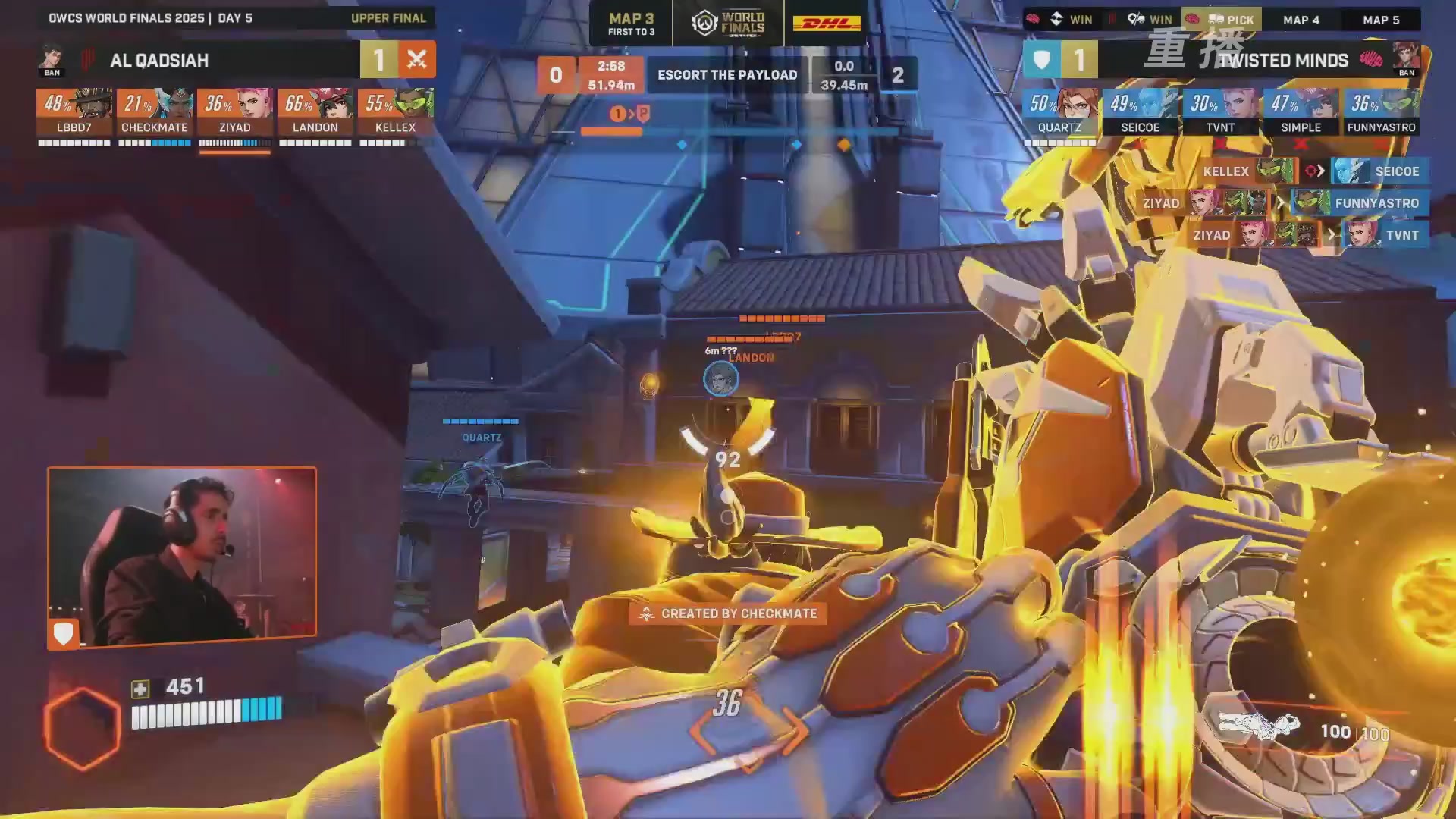Select SIMPLE's player card
Viewport: 1456px width, 819px height.
pyautogui.click(x=1301, y=112)
